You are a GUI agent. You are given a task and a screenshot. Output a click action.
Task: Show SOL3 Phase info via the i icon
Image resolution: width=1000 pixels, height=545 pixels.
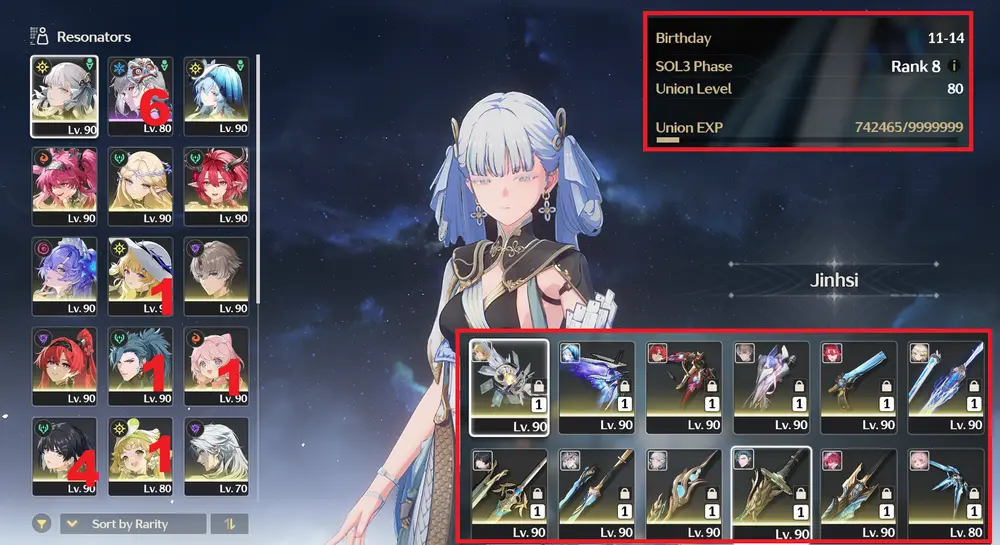953,67
